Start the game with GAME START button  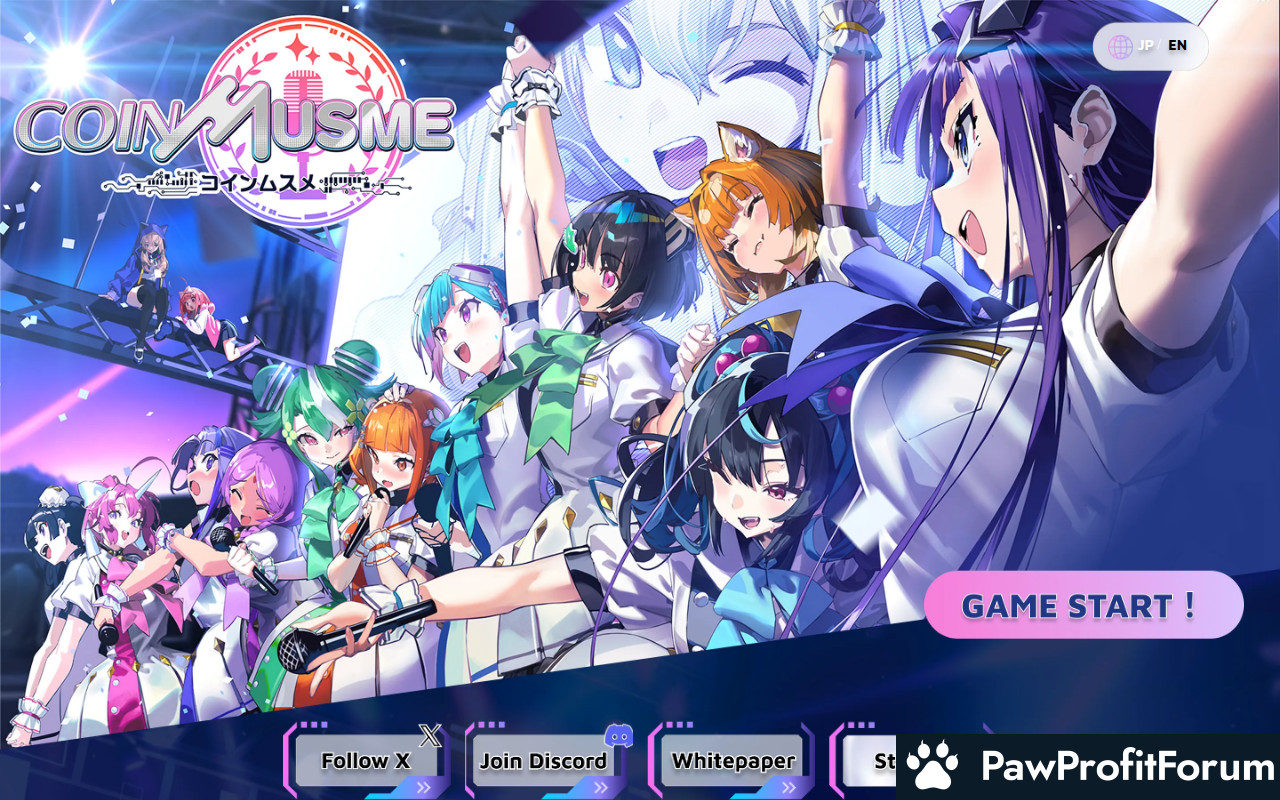coord(1083,605)
